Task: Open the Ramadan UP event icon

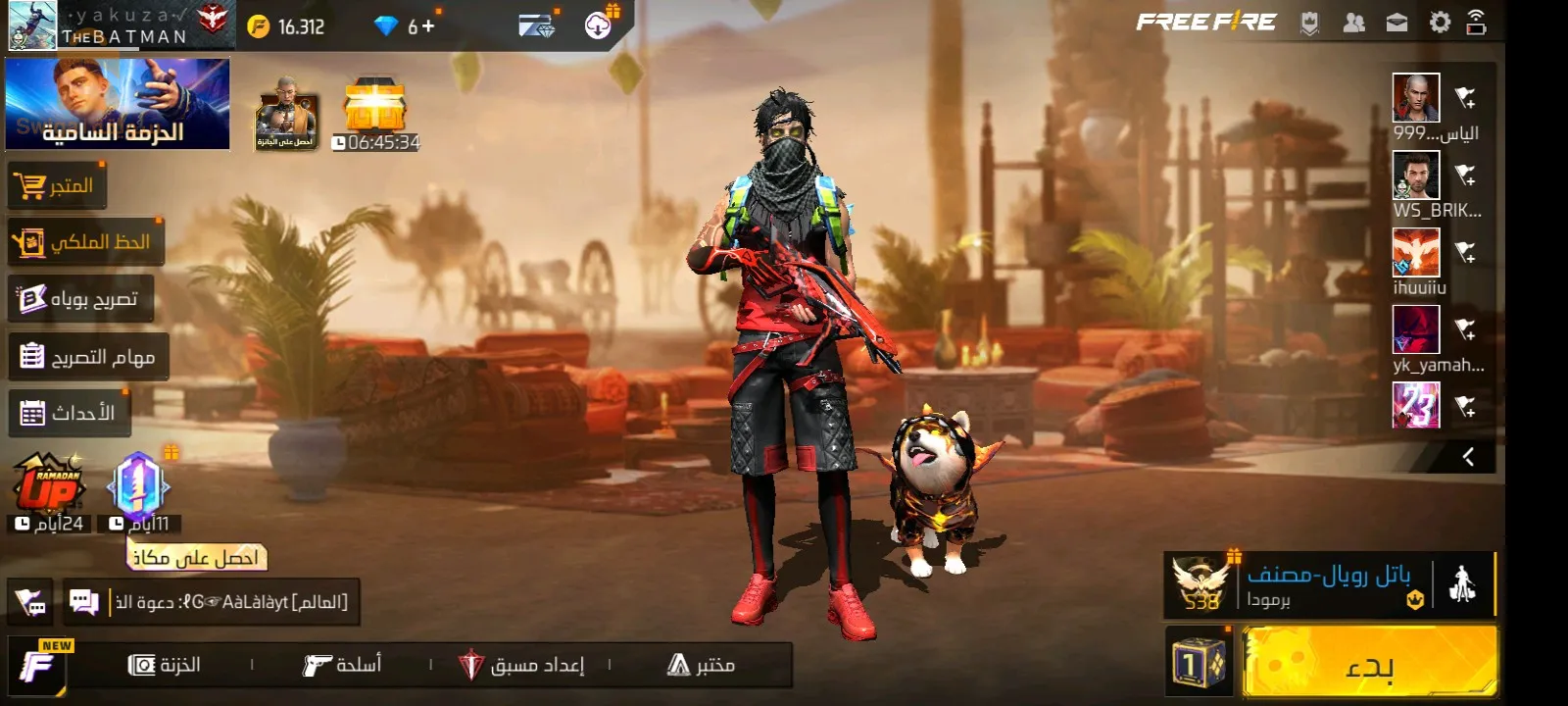Action: point(48,484)
